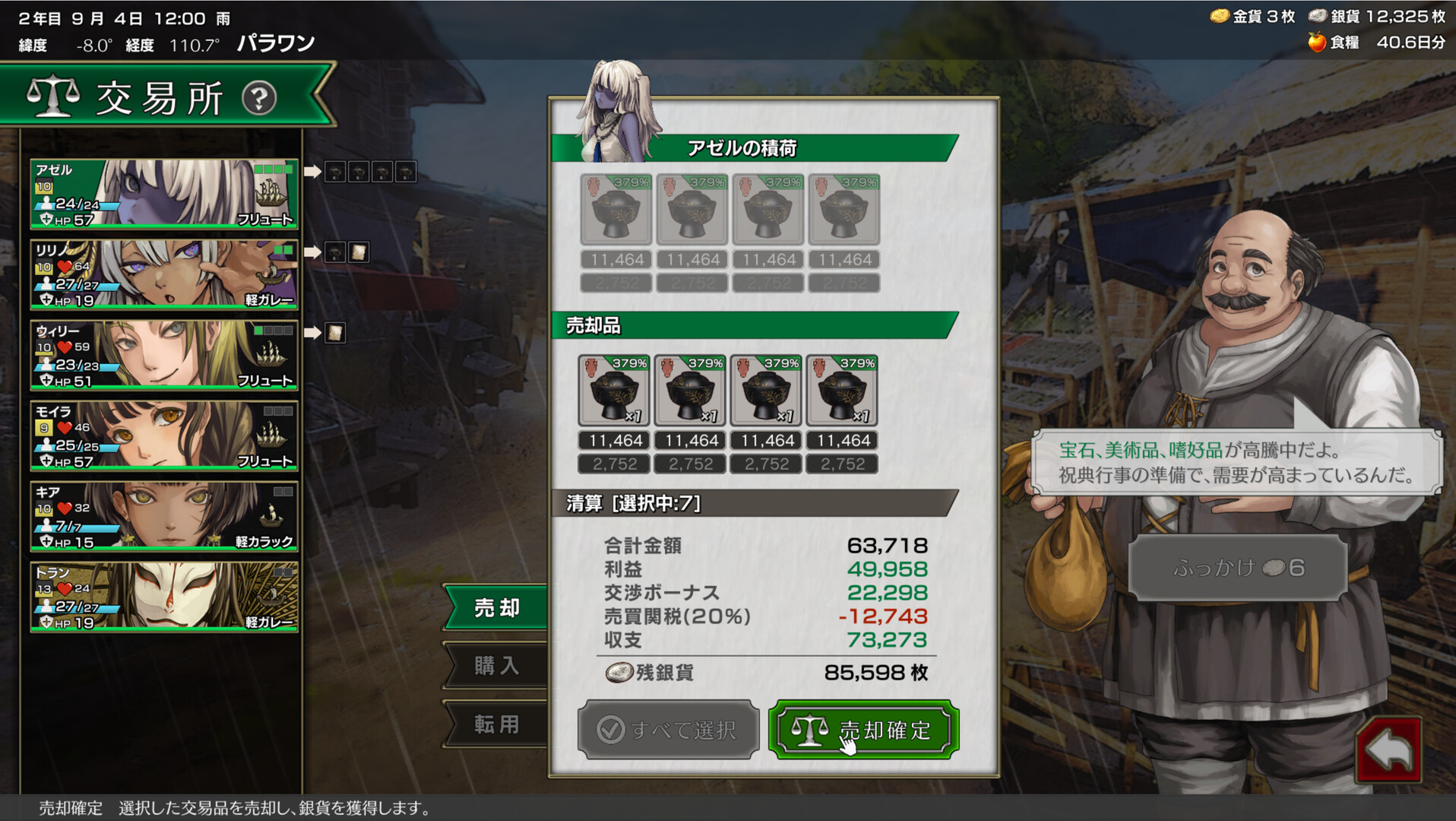
Task: Confirm the sale with 売却確定
Action: click(863, 729)
